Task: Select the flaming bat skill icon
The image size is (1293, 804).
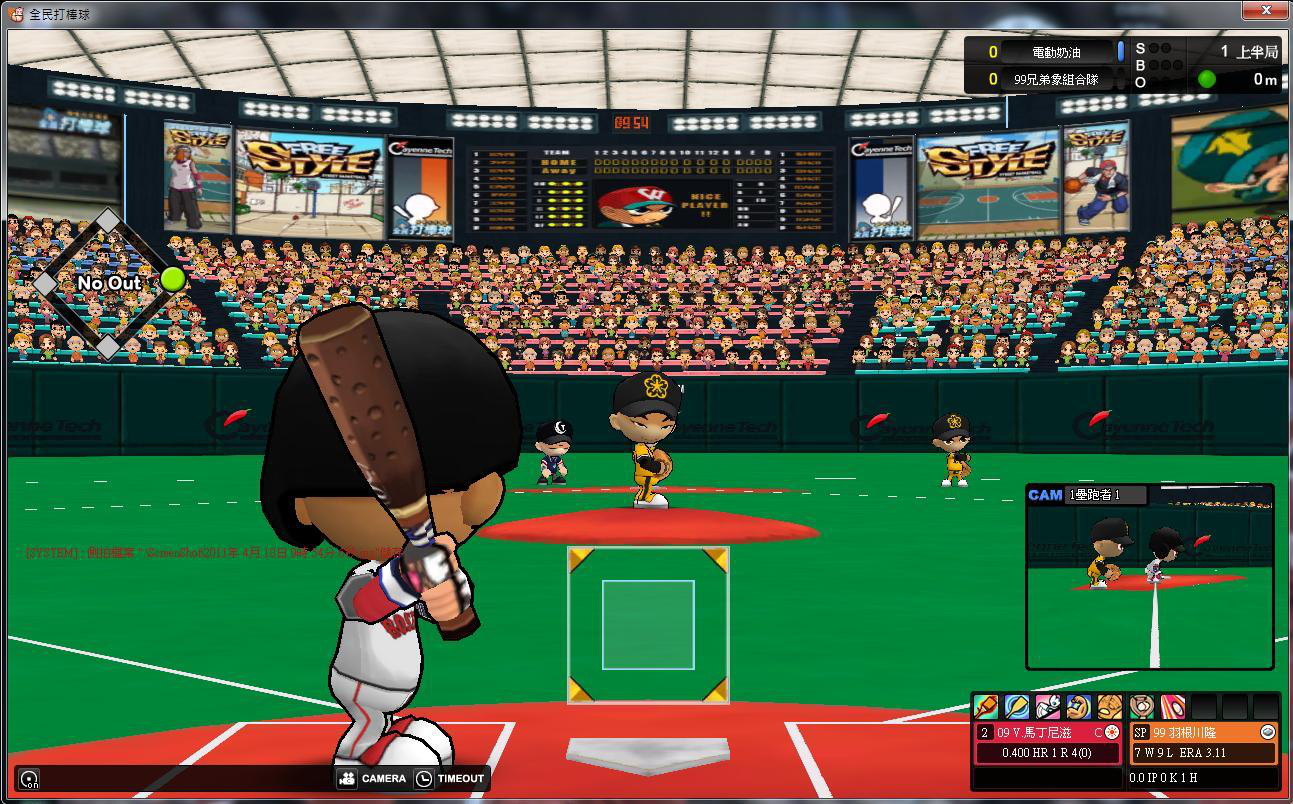Action: 986,707
